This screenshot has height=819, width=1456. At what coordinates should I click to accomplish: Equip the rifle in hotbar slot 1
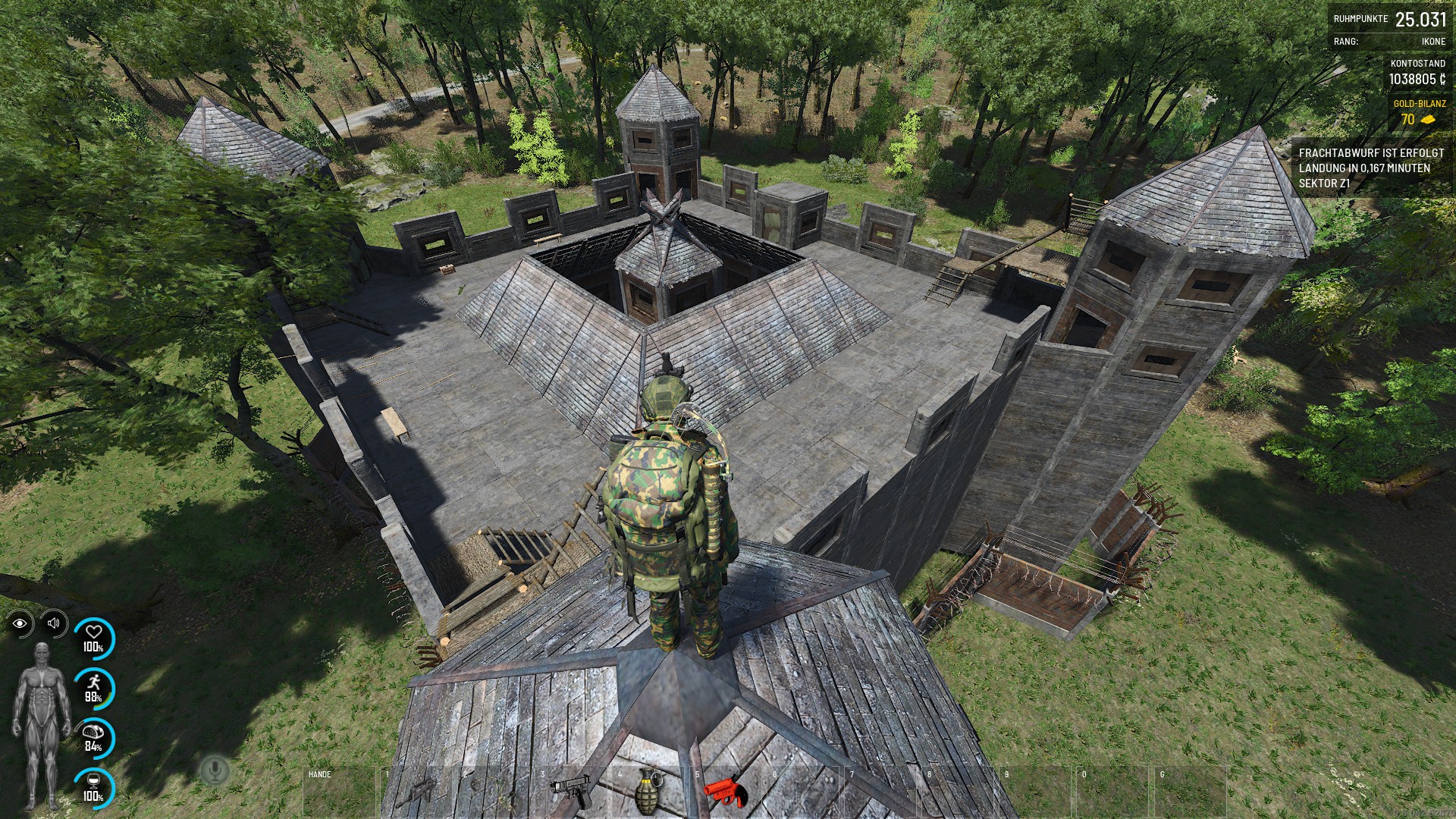[418, 792]
